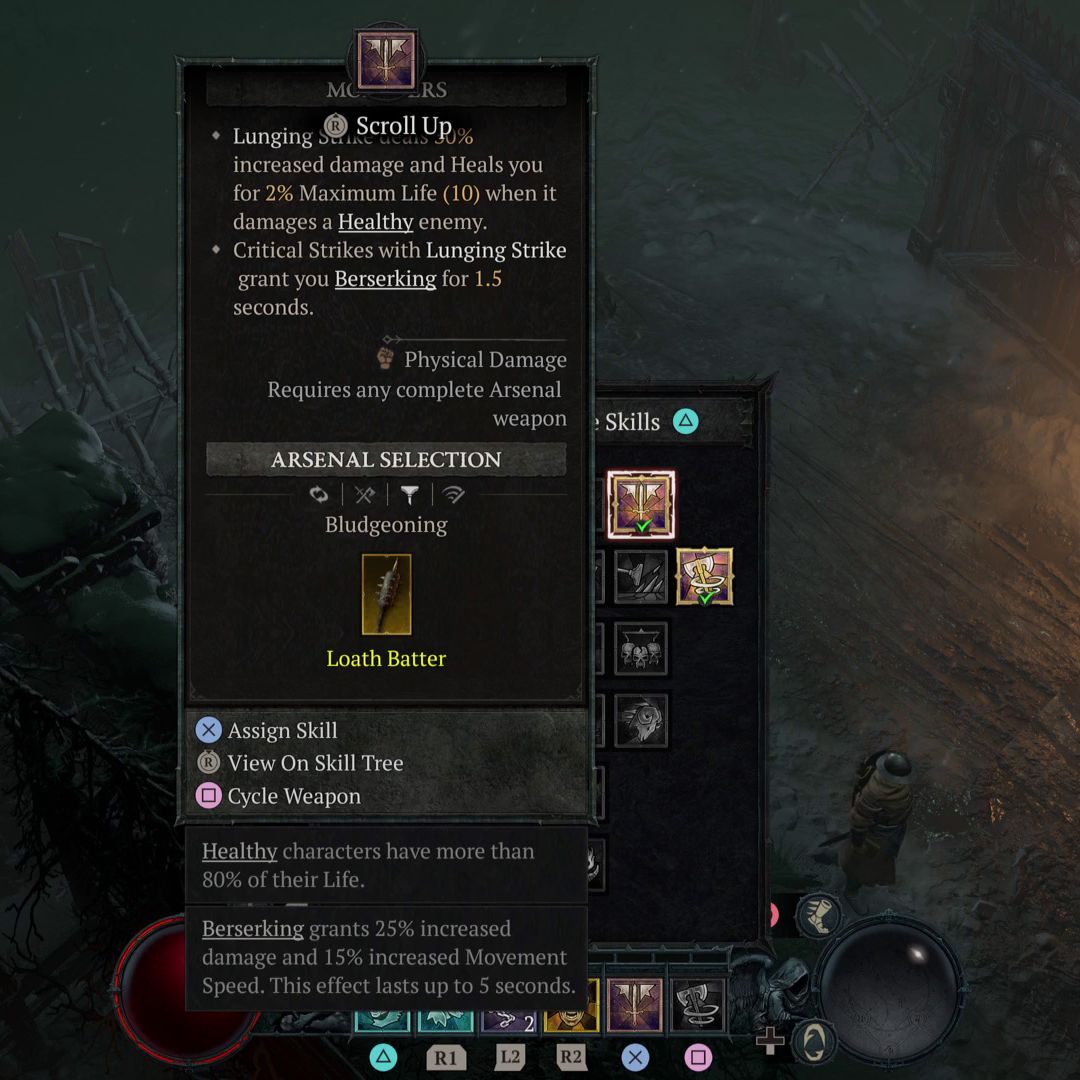Select the greyed-out three skulls skill
This screenshot has height=1080, width=1080.
(x=641, y=648)
